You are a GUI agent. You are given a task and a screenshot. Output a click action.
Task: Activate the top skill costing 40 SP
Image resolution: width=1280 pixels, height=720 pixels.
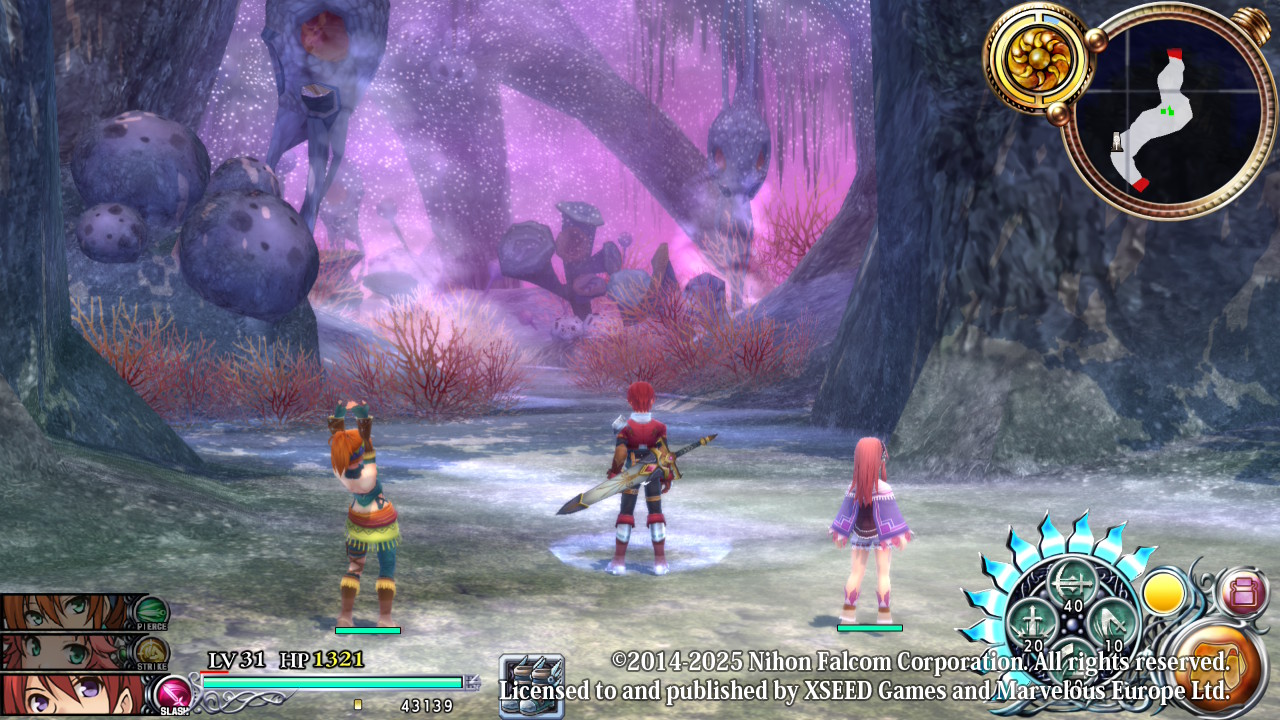(1071, 583)
